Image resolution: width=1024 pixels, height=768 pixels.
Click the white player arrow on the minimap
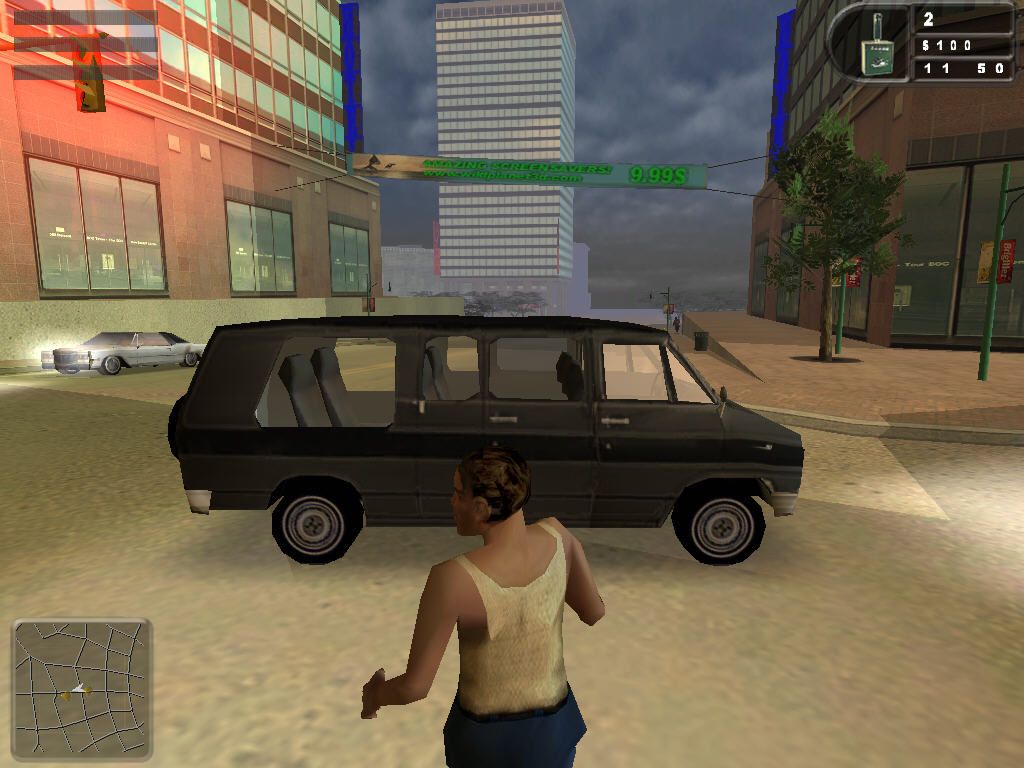point(77,689)
